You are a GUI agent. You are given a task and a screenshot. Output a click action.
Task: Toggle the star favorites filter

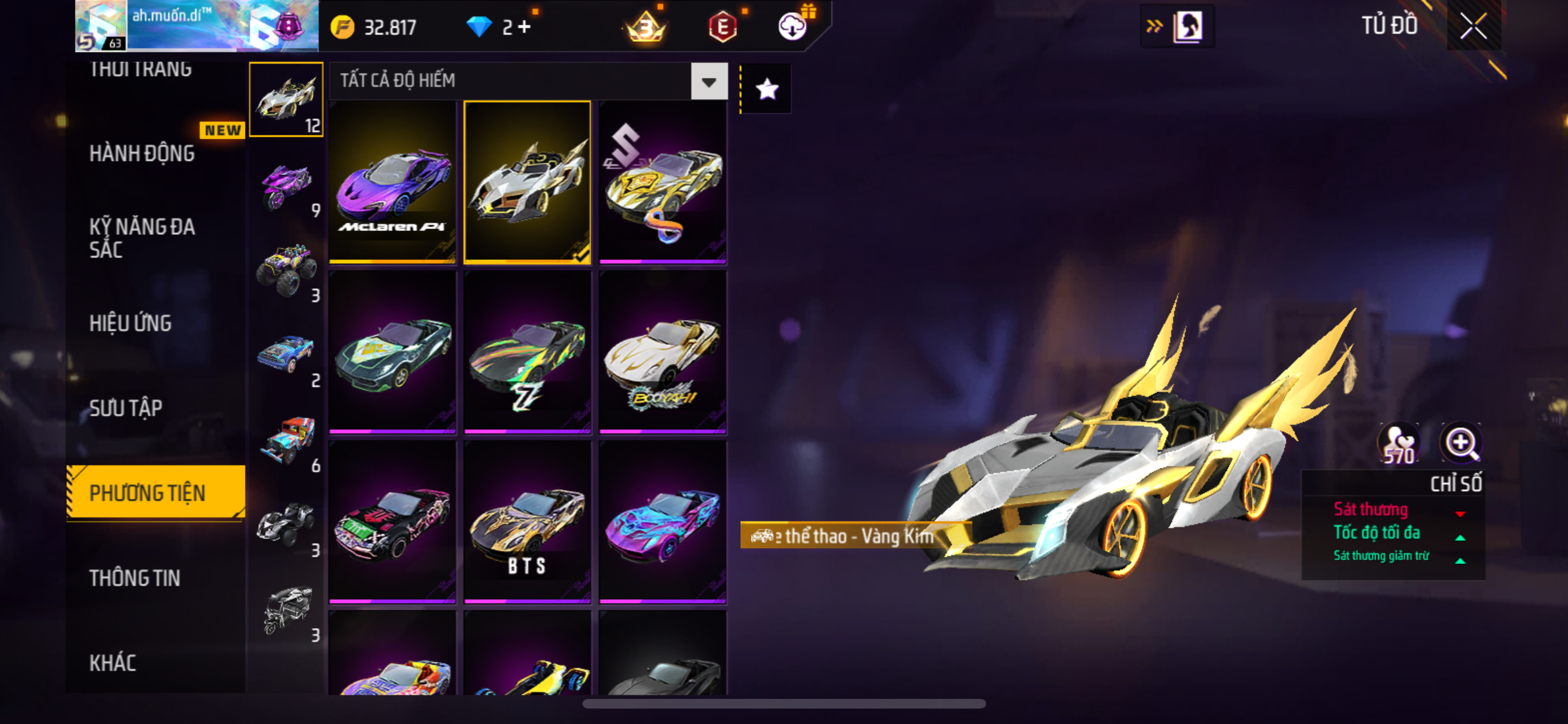coord(767,89)
